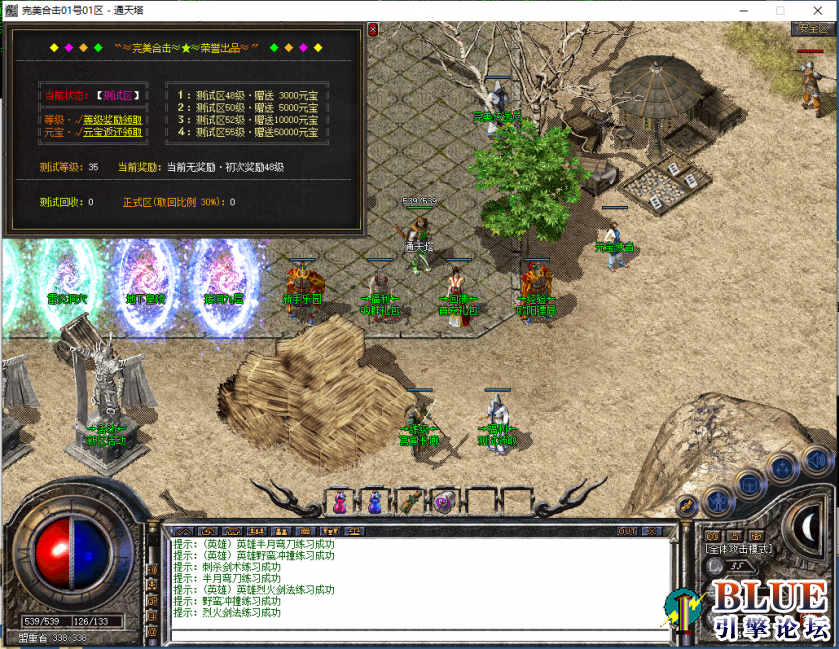This screenshot has height=649, width=839.
Task: Switch the attack mode label 全体攻击模式
Action: coord(738,549)
